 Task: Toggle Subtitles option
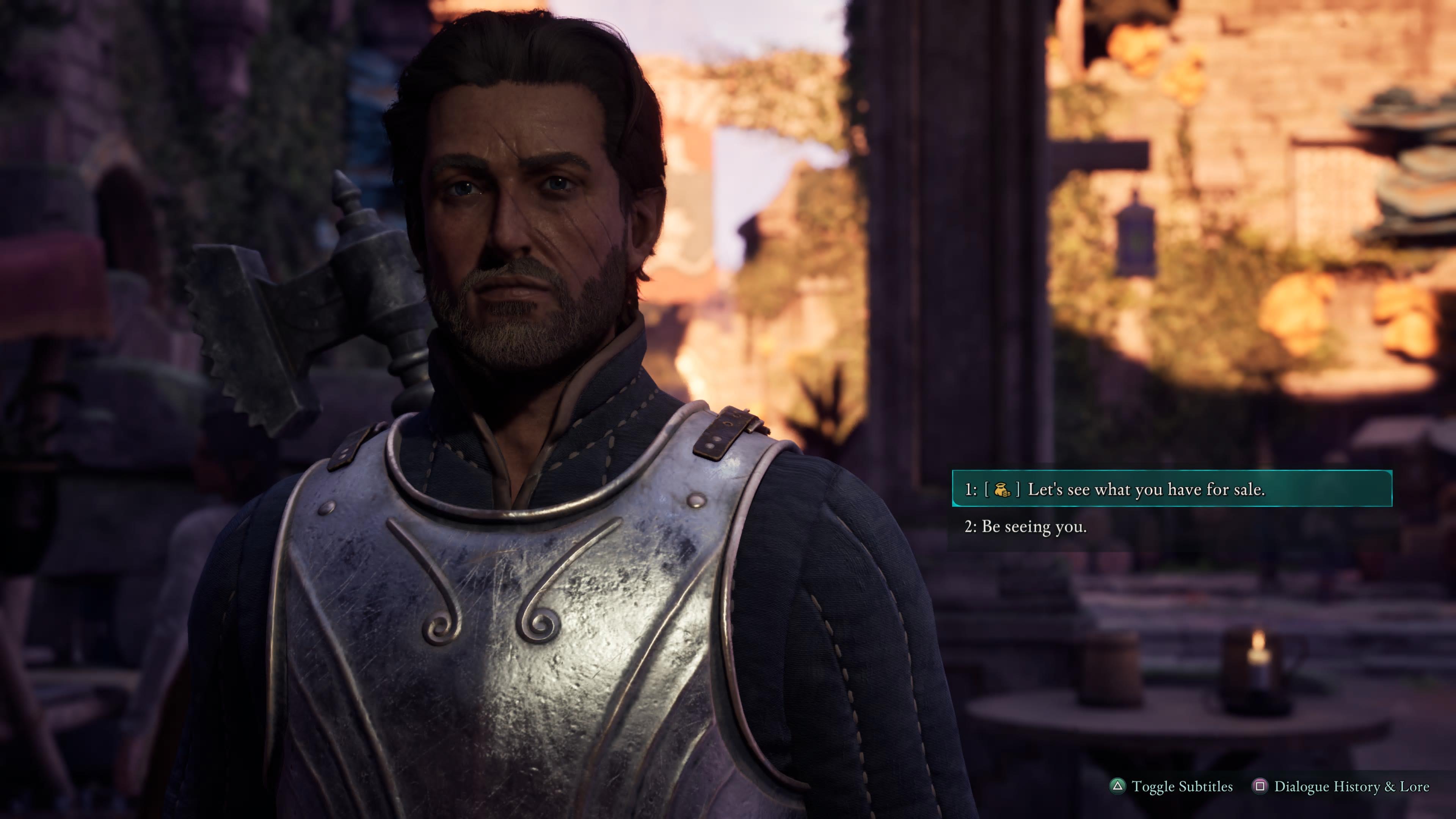point(1171,786)
